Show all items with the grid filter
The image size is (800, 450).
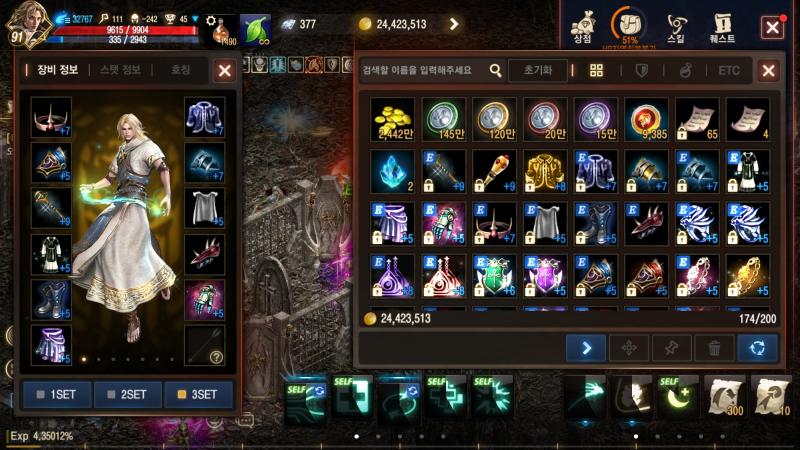(x=597, y=70)
